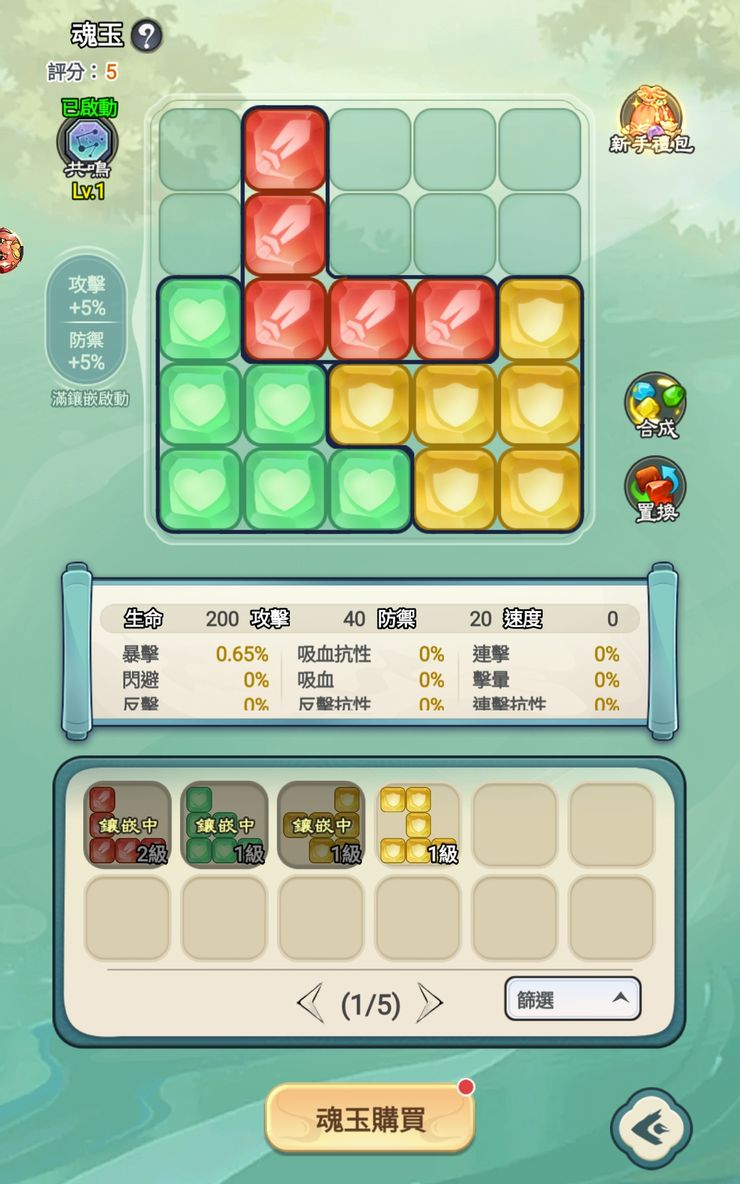This screenshot has width=740, height=1184.
Task: Open the 篩選 filter dropdown
Action: 572,998
